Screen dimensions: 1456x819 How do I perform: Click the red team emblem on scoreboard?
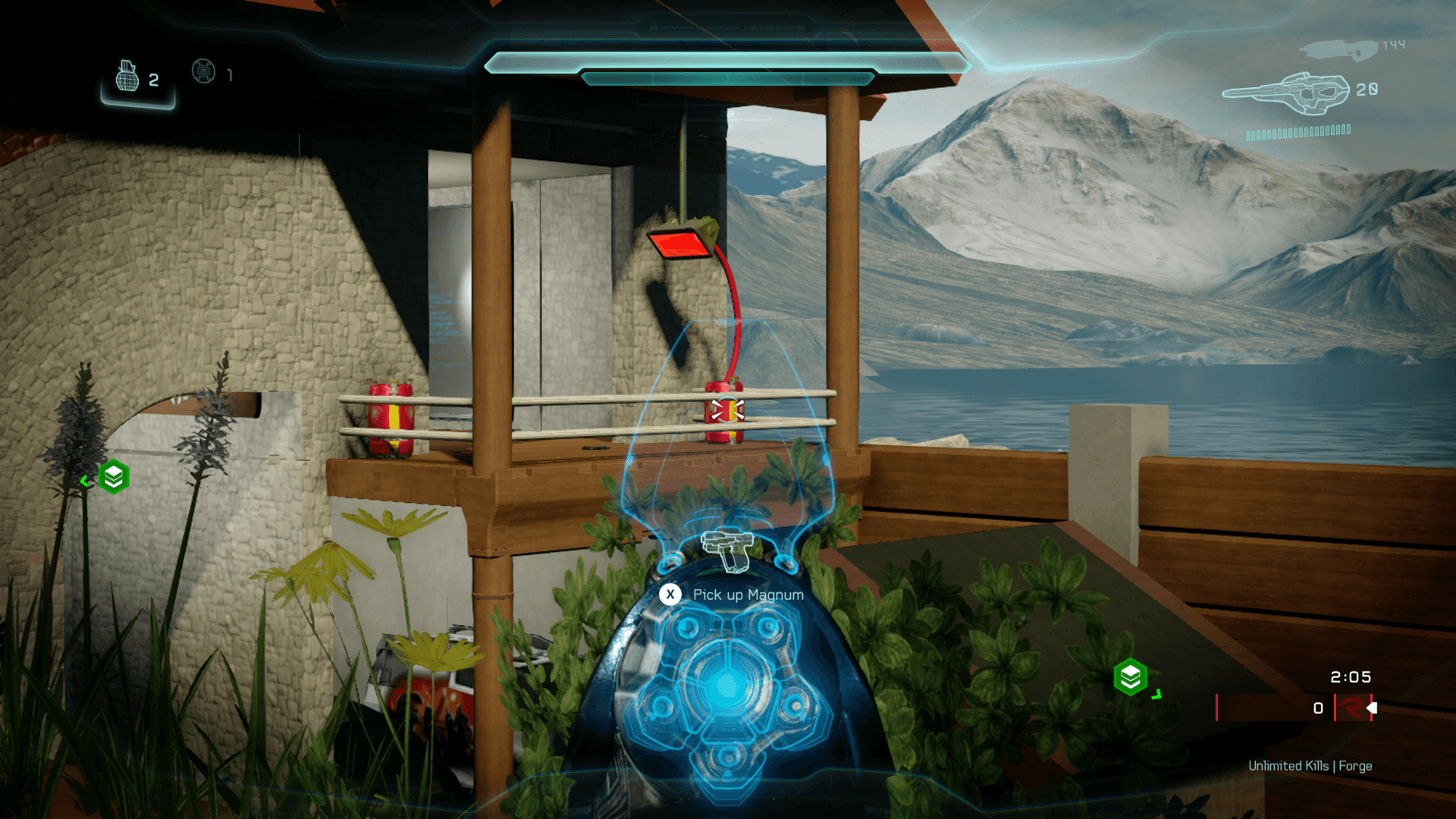pos(1350,708)
